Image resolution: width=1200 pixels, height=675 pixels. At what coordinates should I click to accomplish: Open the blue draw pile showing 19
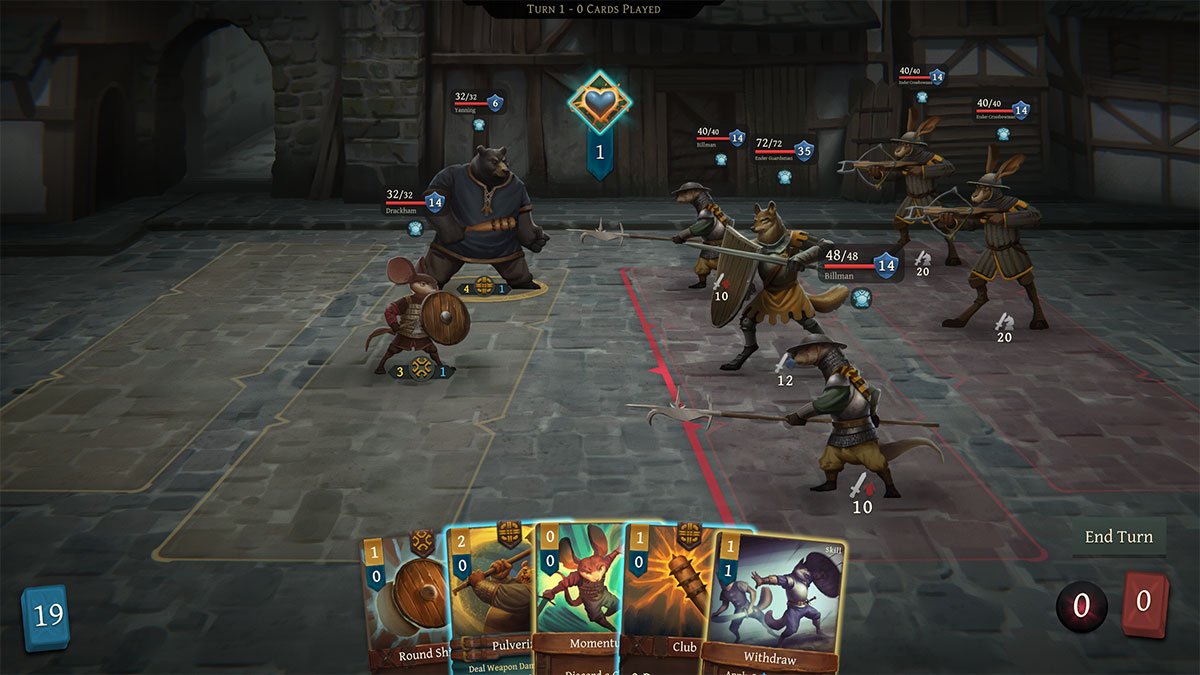[x=45, y=617]
